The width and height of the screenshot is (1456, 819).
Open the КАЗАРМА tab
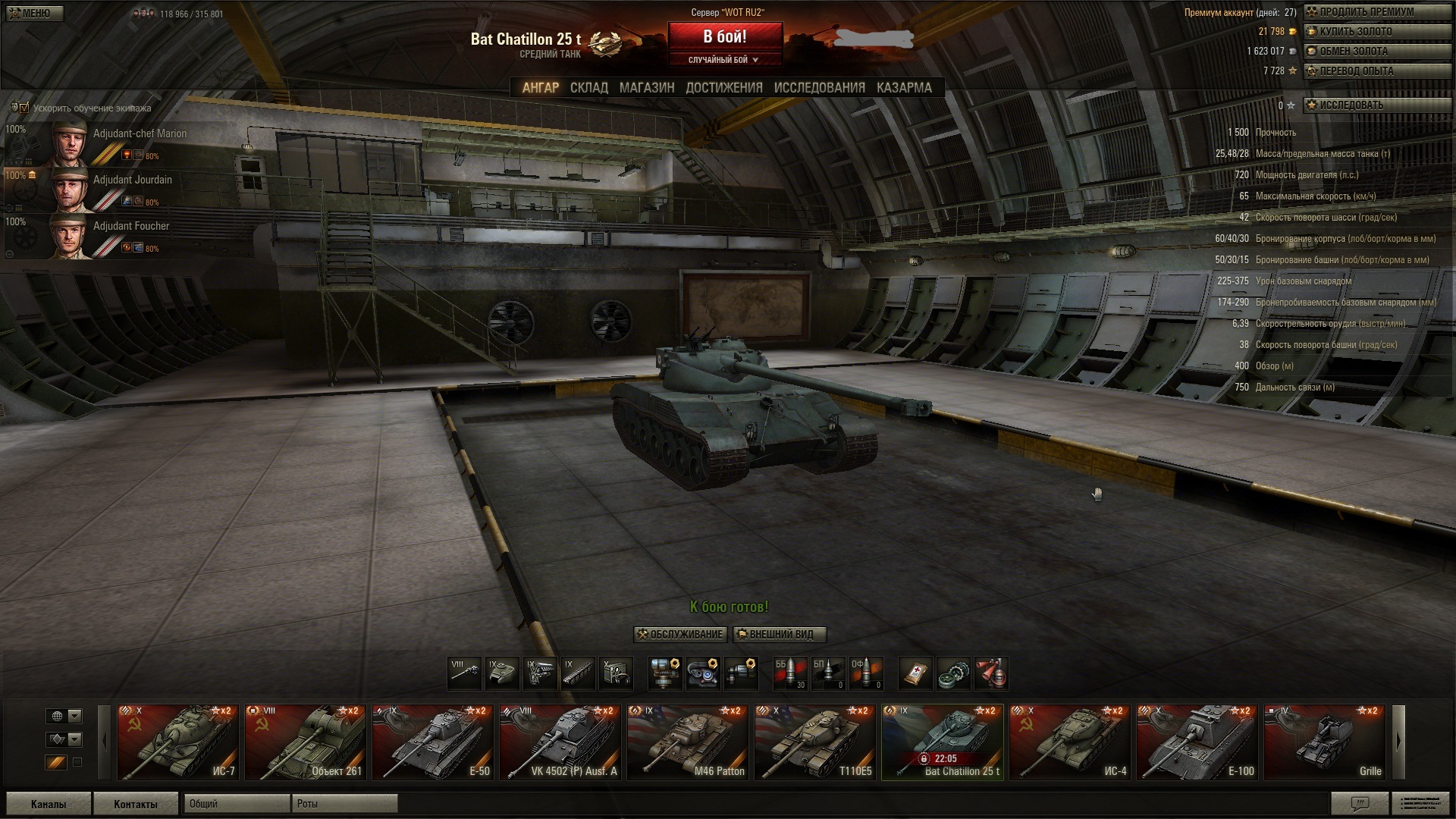click(904, 88)
